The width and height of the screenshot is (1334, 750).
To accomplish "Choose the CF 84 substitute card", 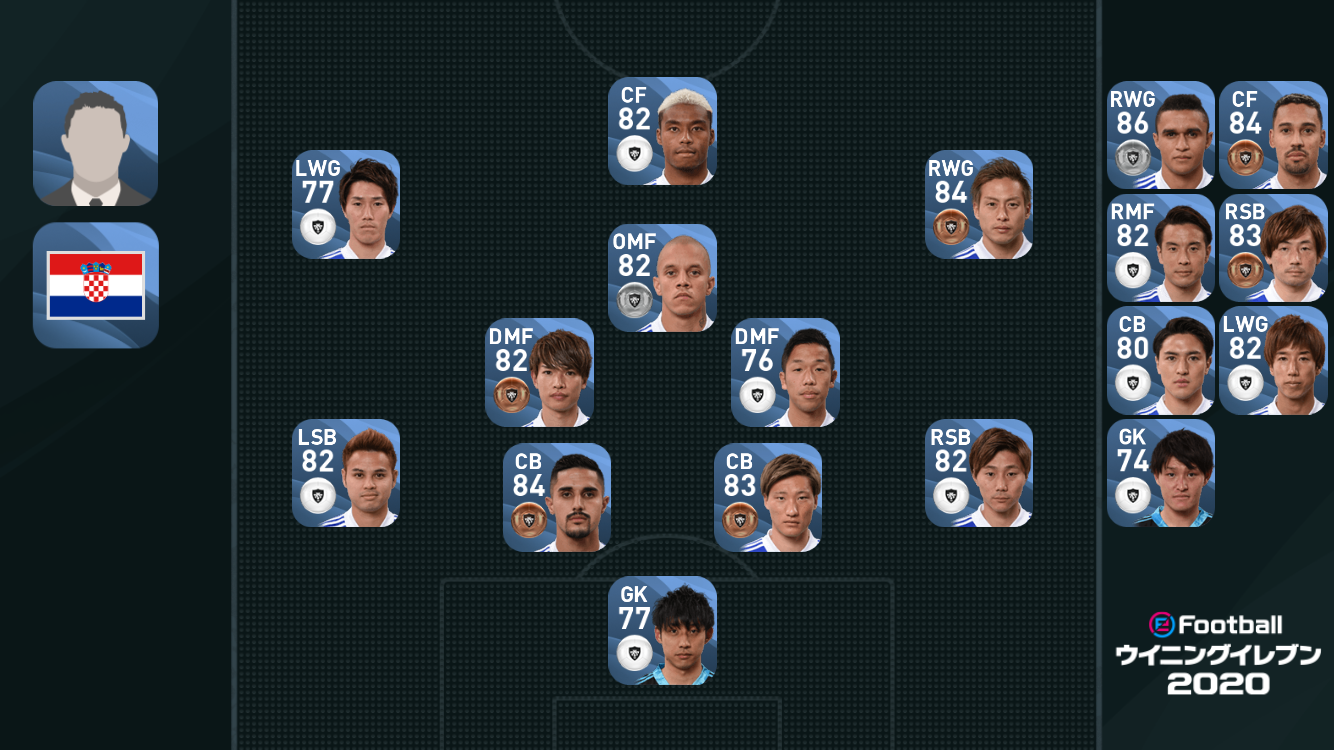I will pyautogui.click(x=1273, y=135).
